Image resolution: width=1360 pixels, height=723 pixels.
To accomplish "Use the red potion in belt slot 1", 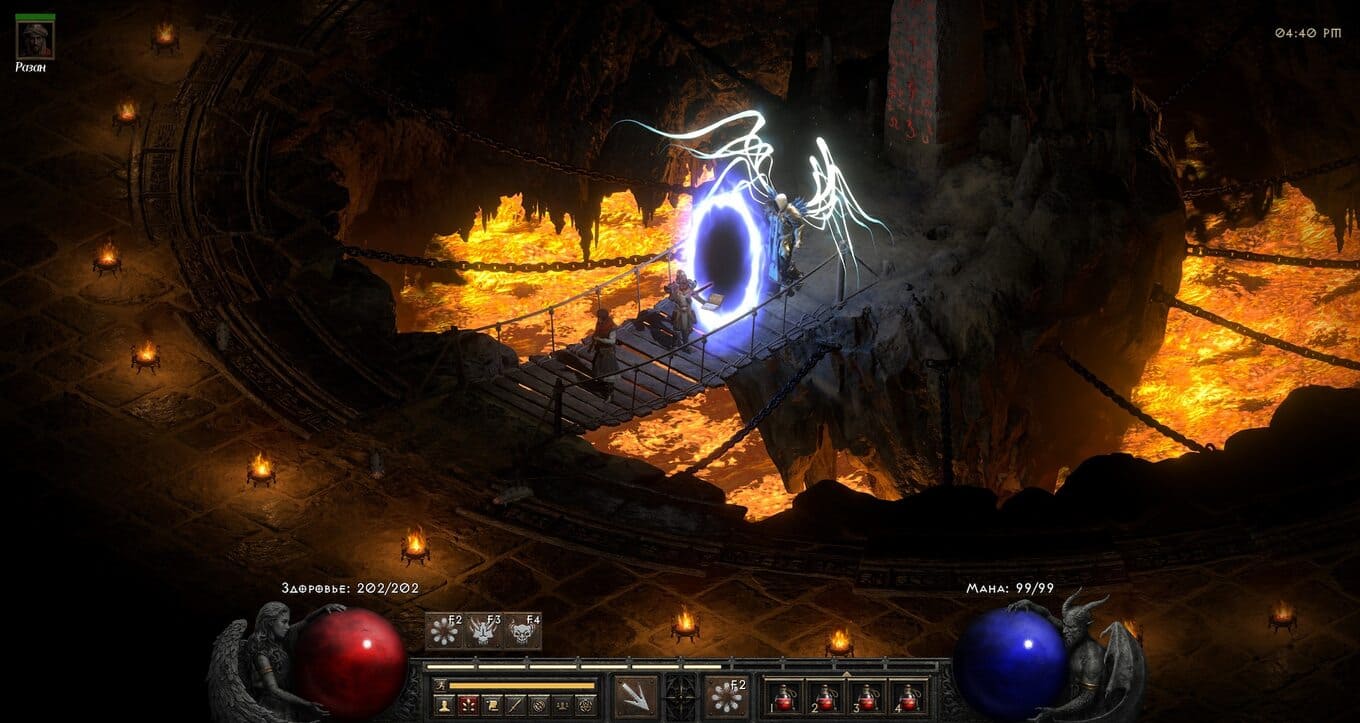I will [x=783, y=696].
